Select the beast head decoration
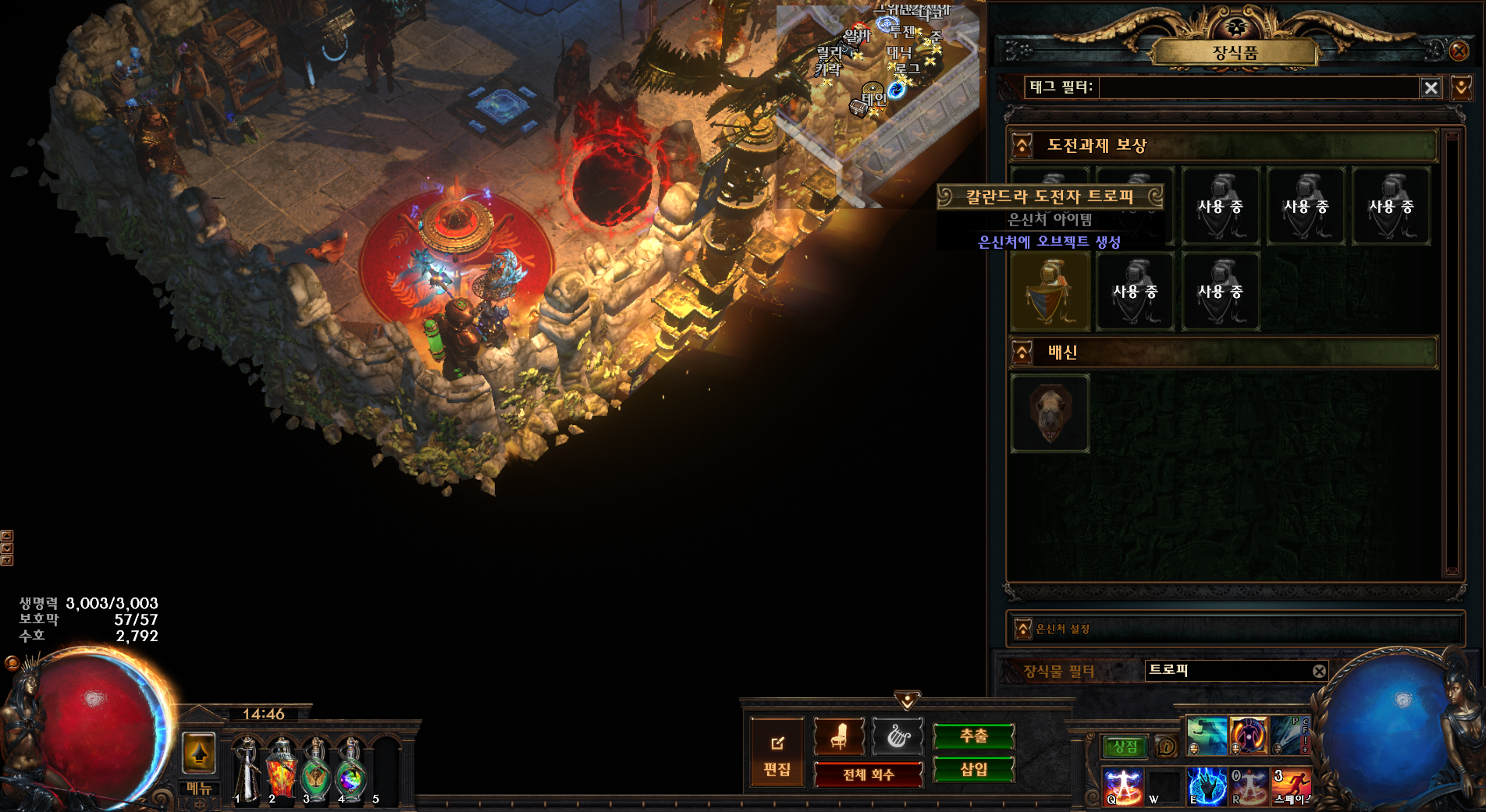 1050,413
